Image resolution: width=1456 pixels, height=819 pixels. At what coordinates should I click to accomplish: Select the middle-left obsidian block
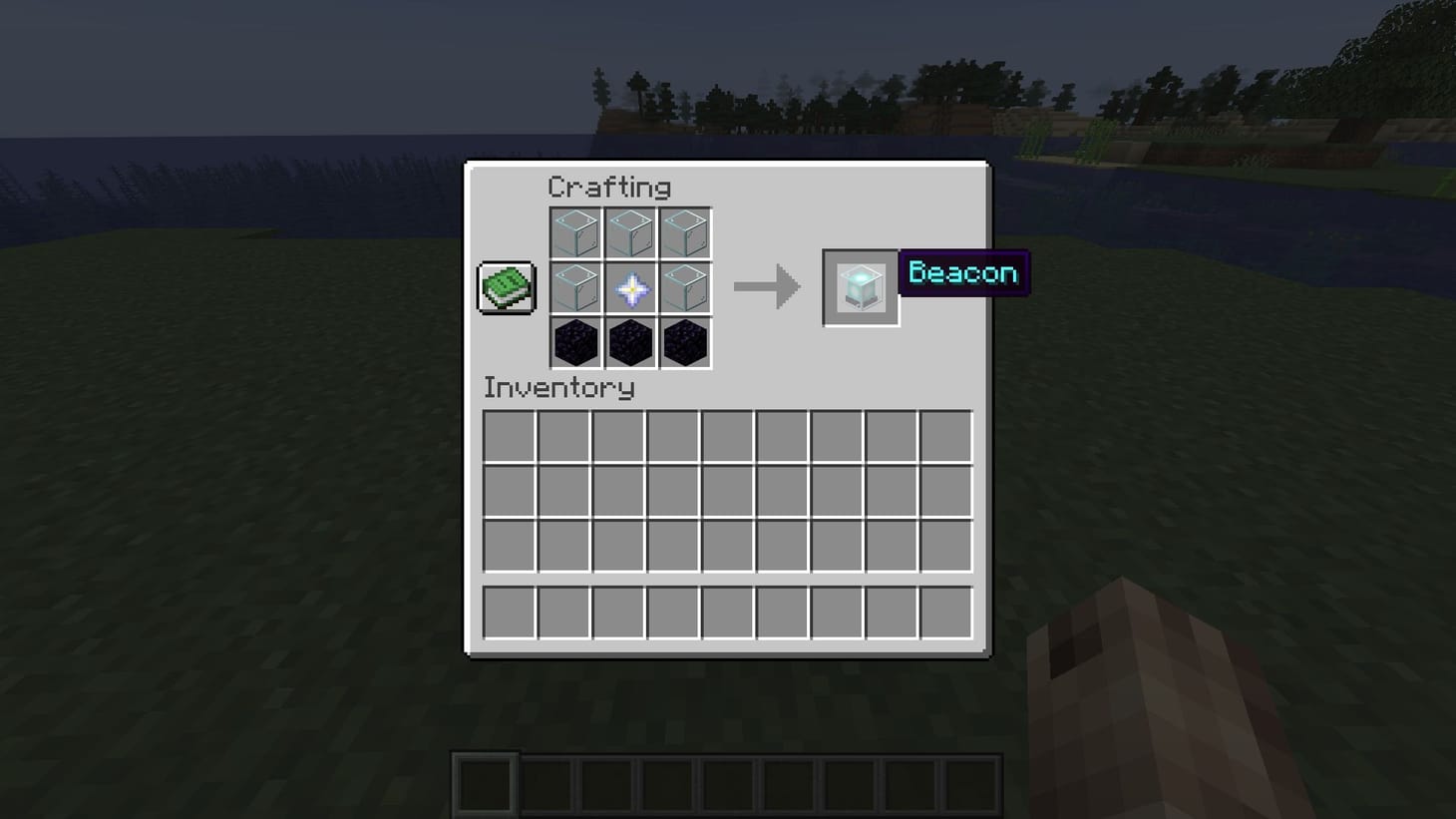575,342
